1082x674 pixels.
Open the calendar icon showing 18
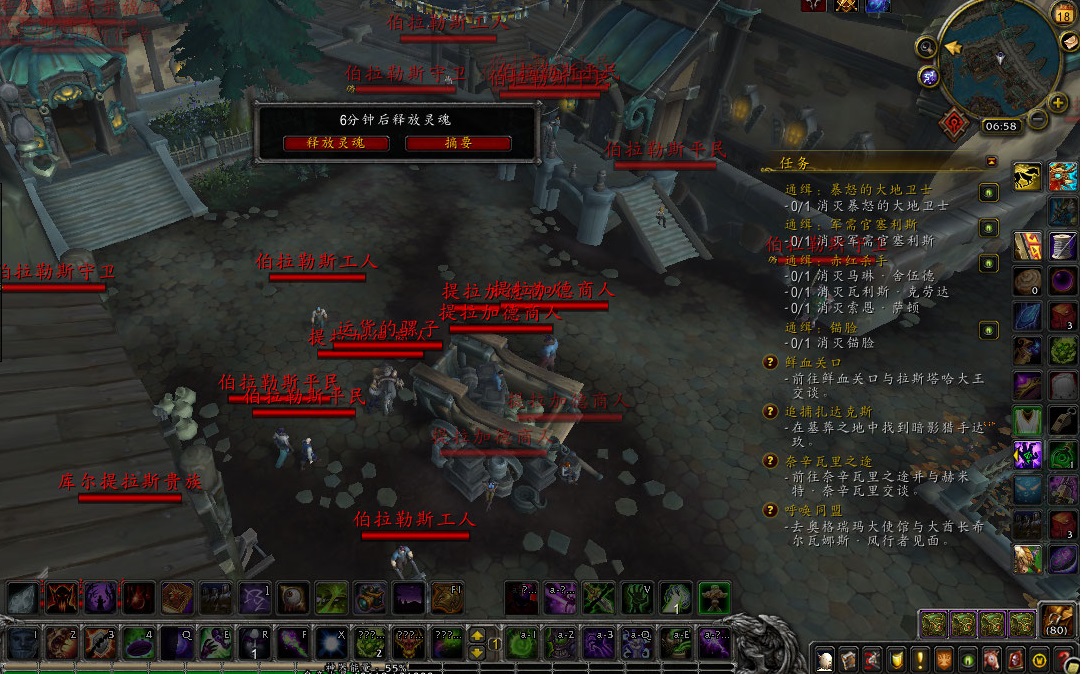pyautogui.click(x=1063, y=14)
